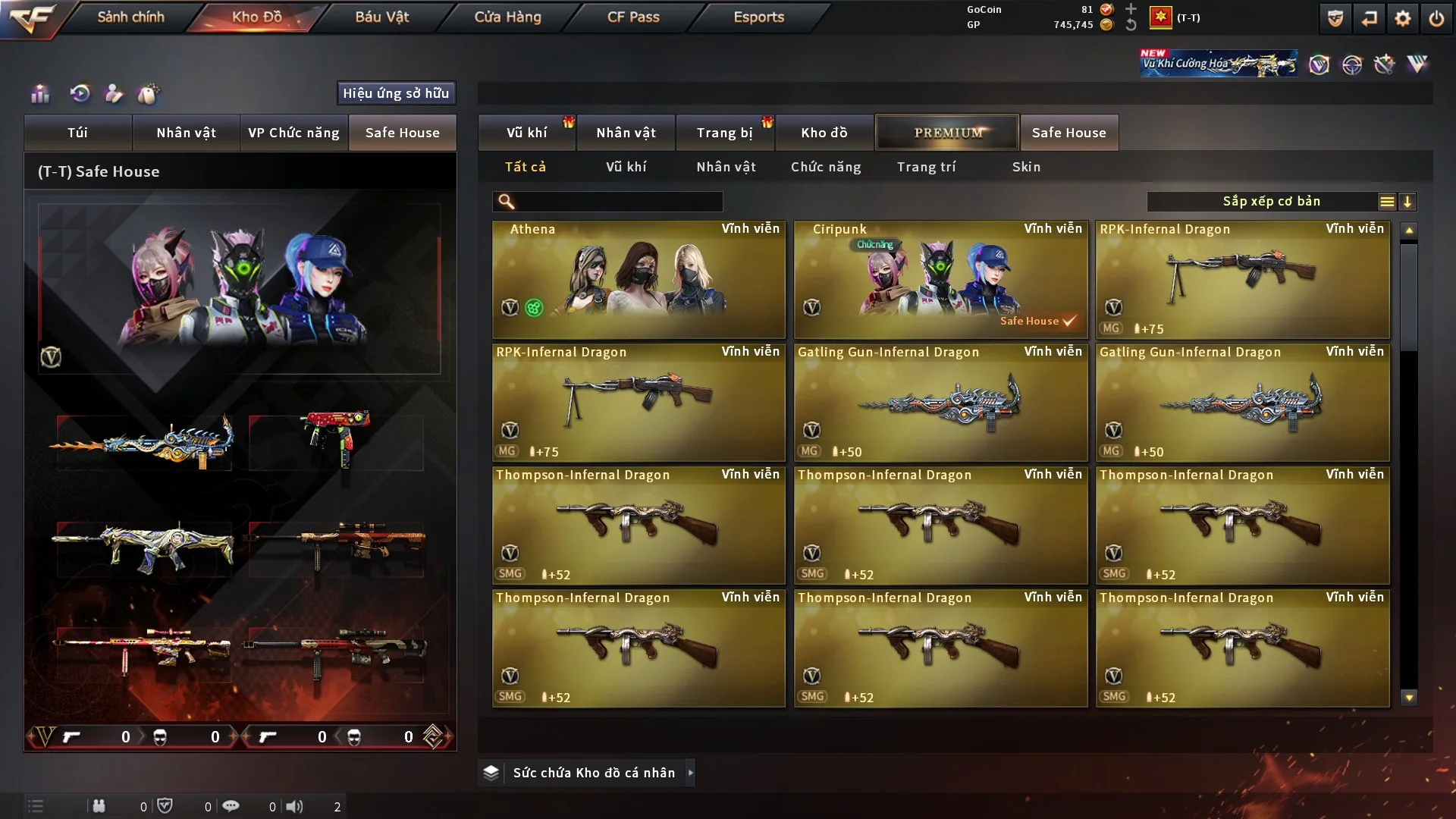Open the PREMIUM storage tab
The image size is (1456, 819).
click(947, 133)
